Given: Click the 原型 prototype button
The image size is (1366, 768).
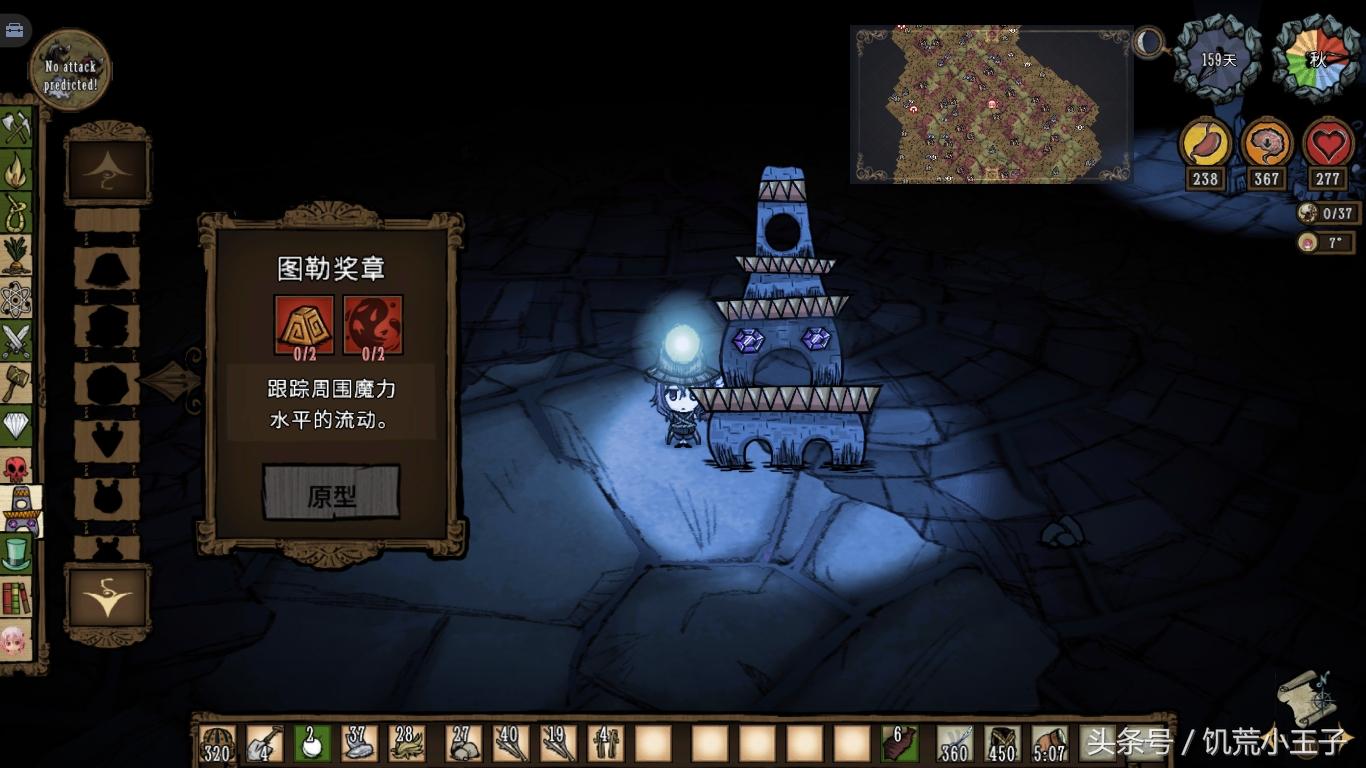Looking at the screenshot, I should [331, 493].
